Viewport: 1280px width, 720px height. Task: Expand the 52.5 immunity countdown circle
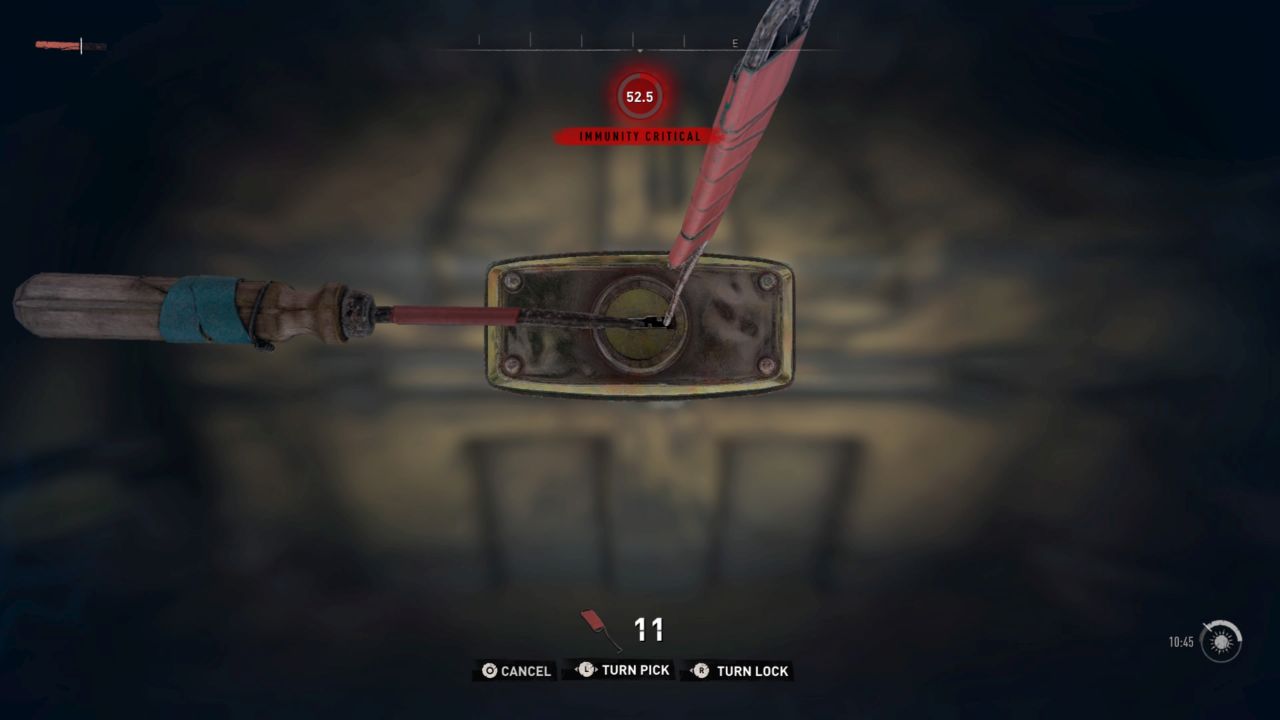638,97
